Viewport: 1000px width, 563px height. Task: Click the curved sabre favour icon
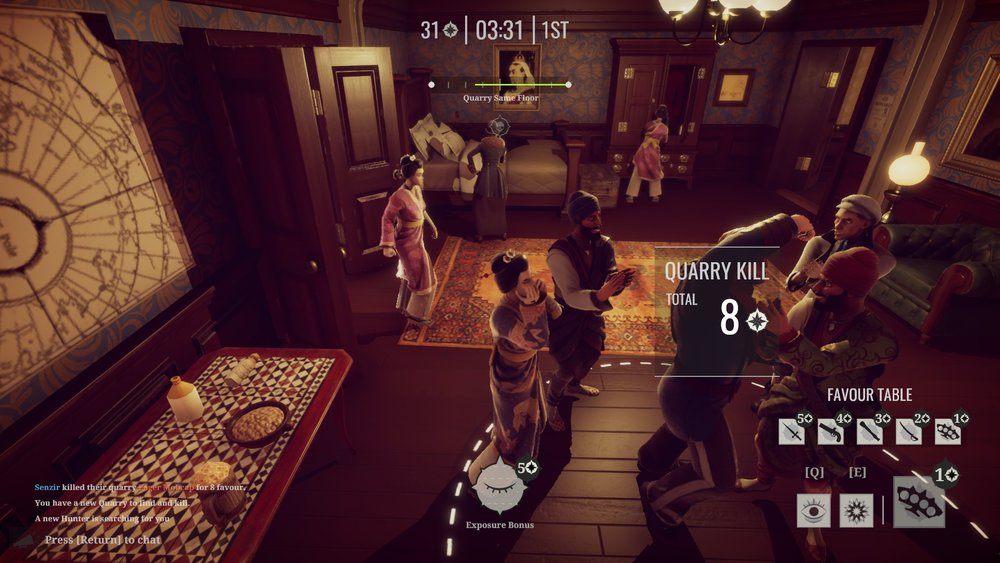click(x=909, y=431)
